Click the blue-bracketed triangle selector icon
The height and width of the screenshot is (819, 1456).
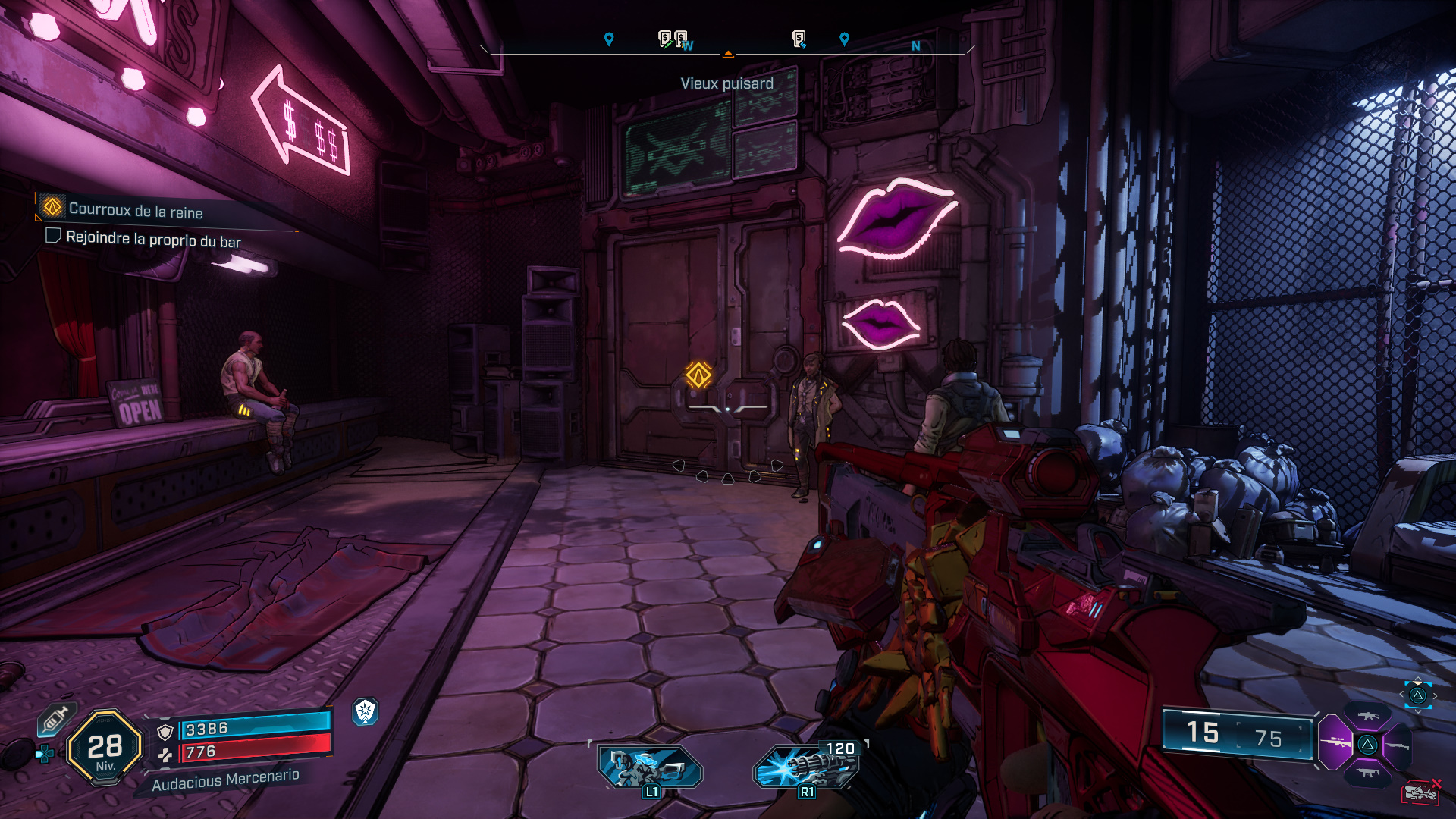tap(1417, 695)
